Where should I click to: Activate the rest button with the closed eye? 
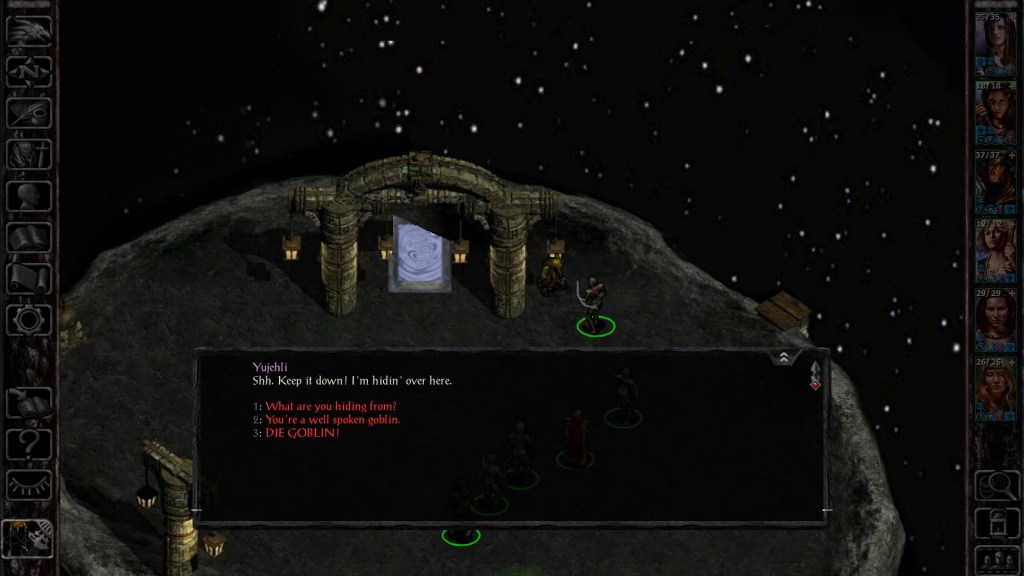(x=29, y=485)
